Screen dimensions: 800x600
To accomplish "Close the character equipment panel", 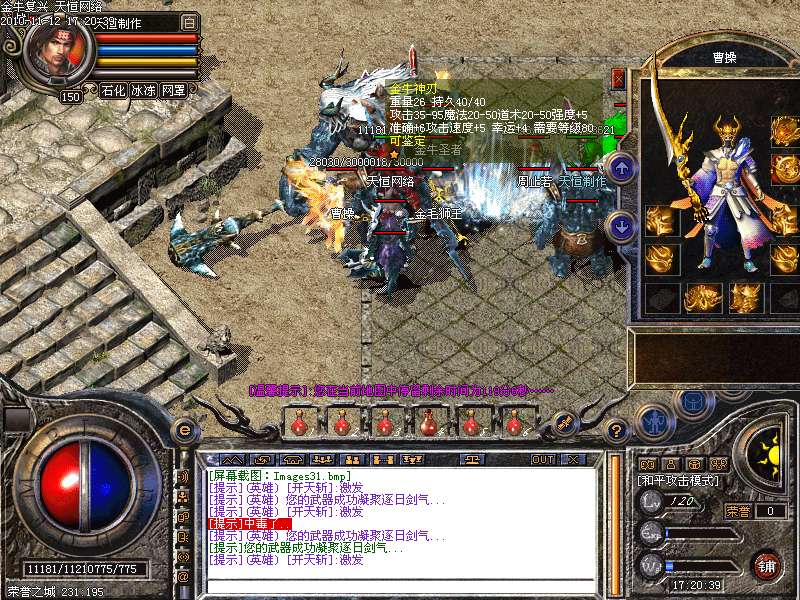I will [618, 77].
